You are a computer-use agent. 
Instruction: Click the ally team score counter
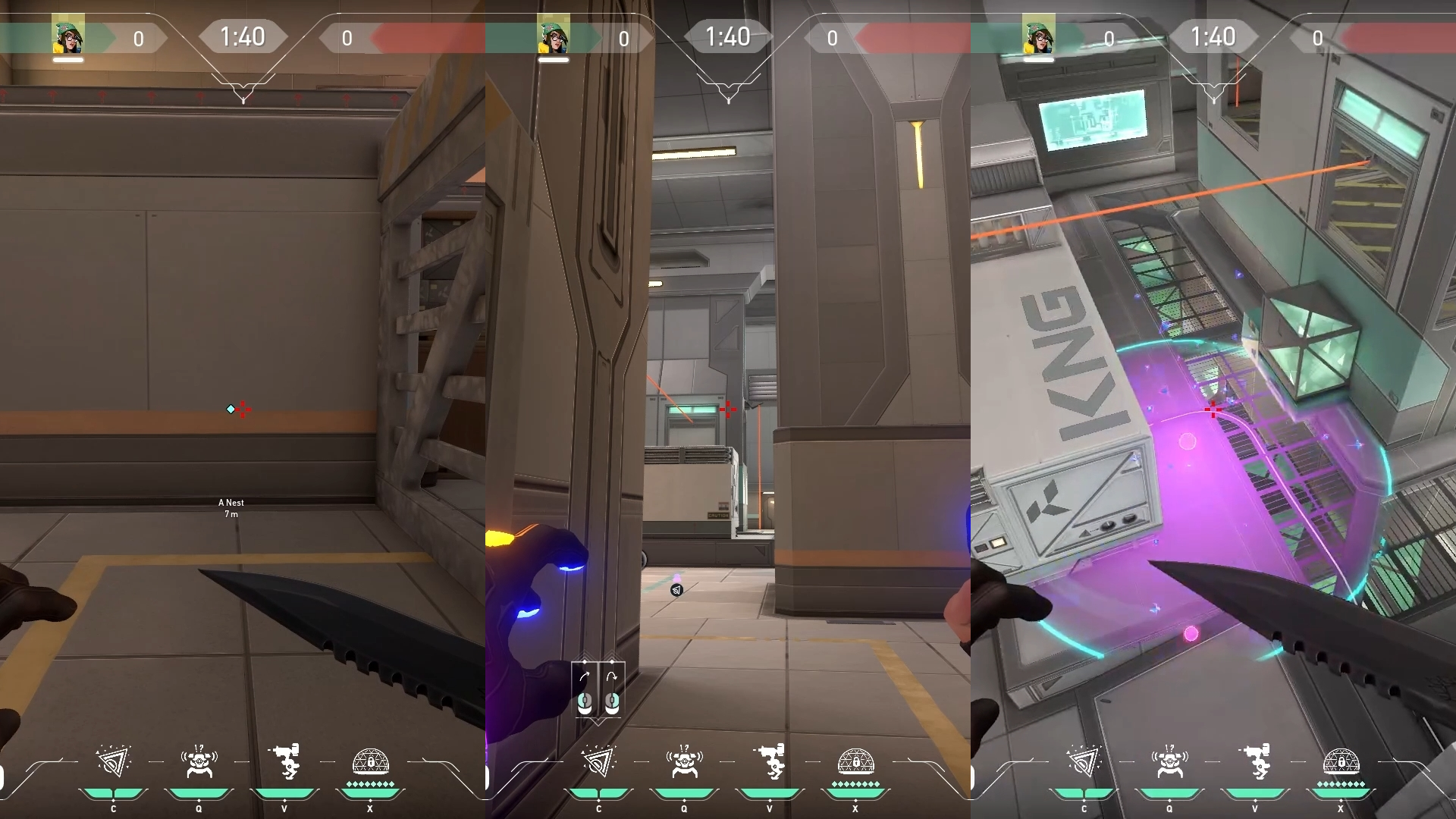coord(139,39)
